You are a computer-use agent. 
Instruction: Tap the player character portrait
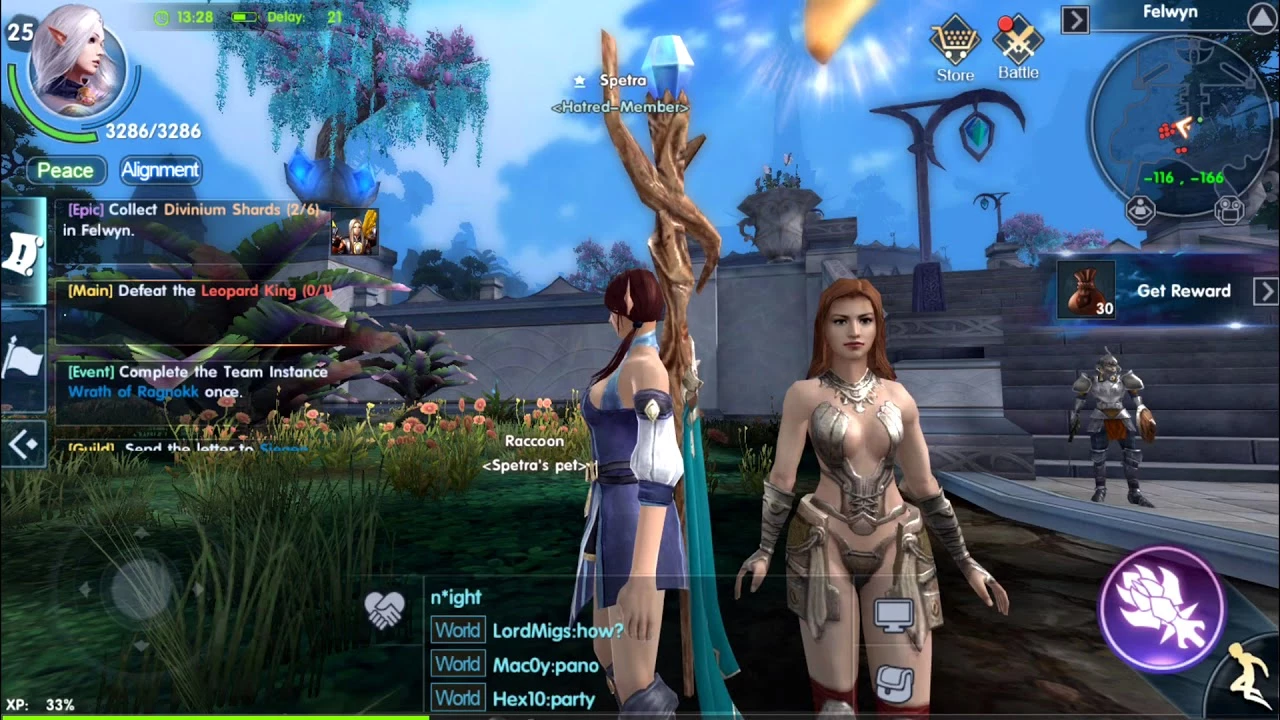point(77,62)
